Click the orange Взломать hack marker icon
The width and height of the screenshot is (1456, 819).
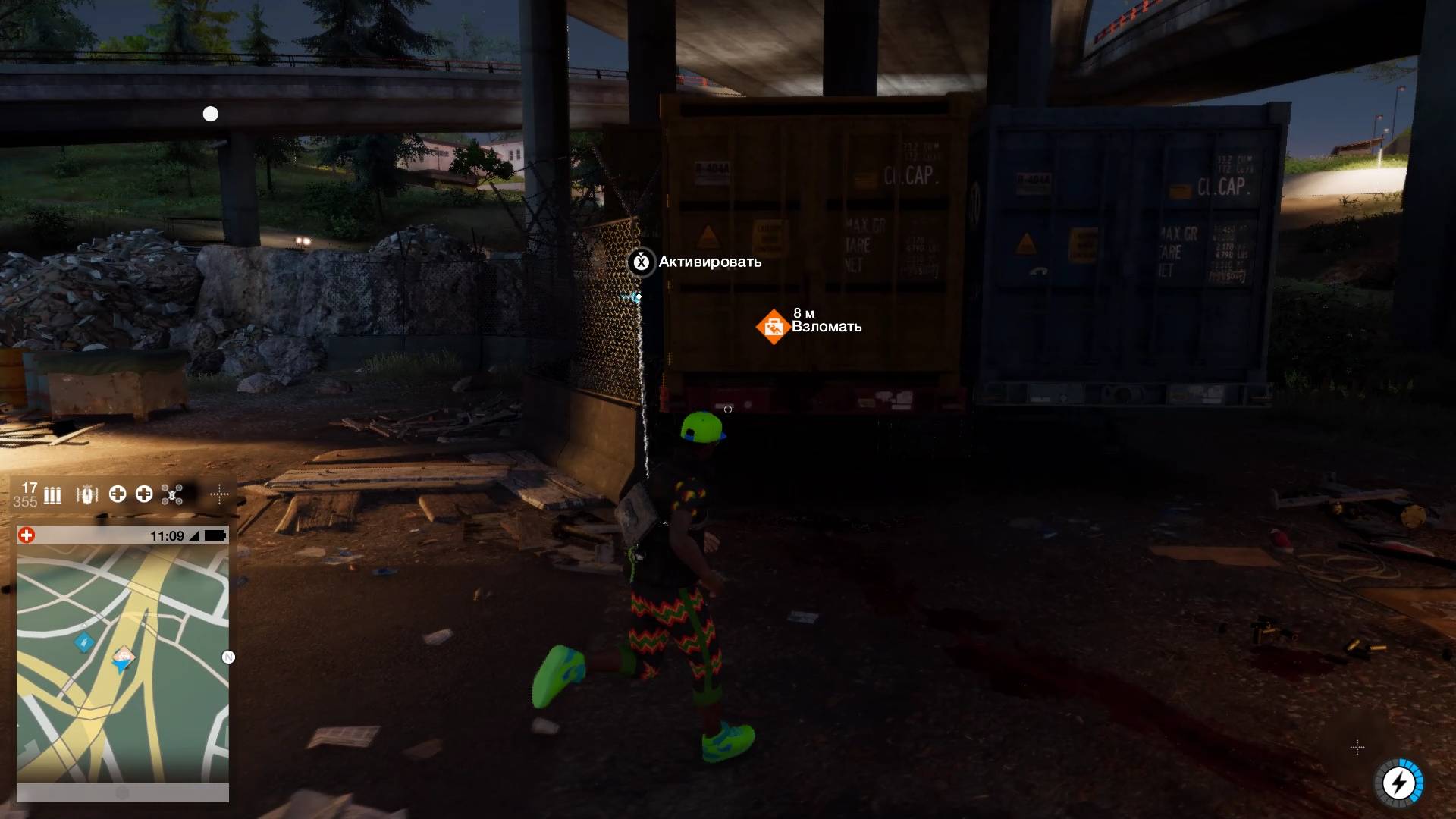[x=773, y=327]
